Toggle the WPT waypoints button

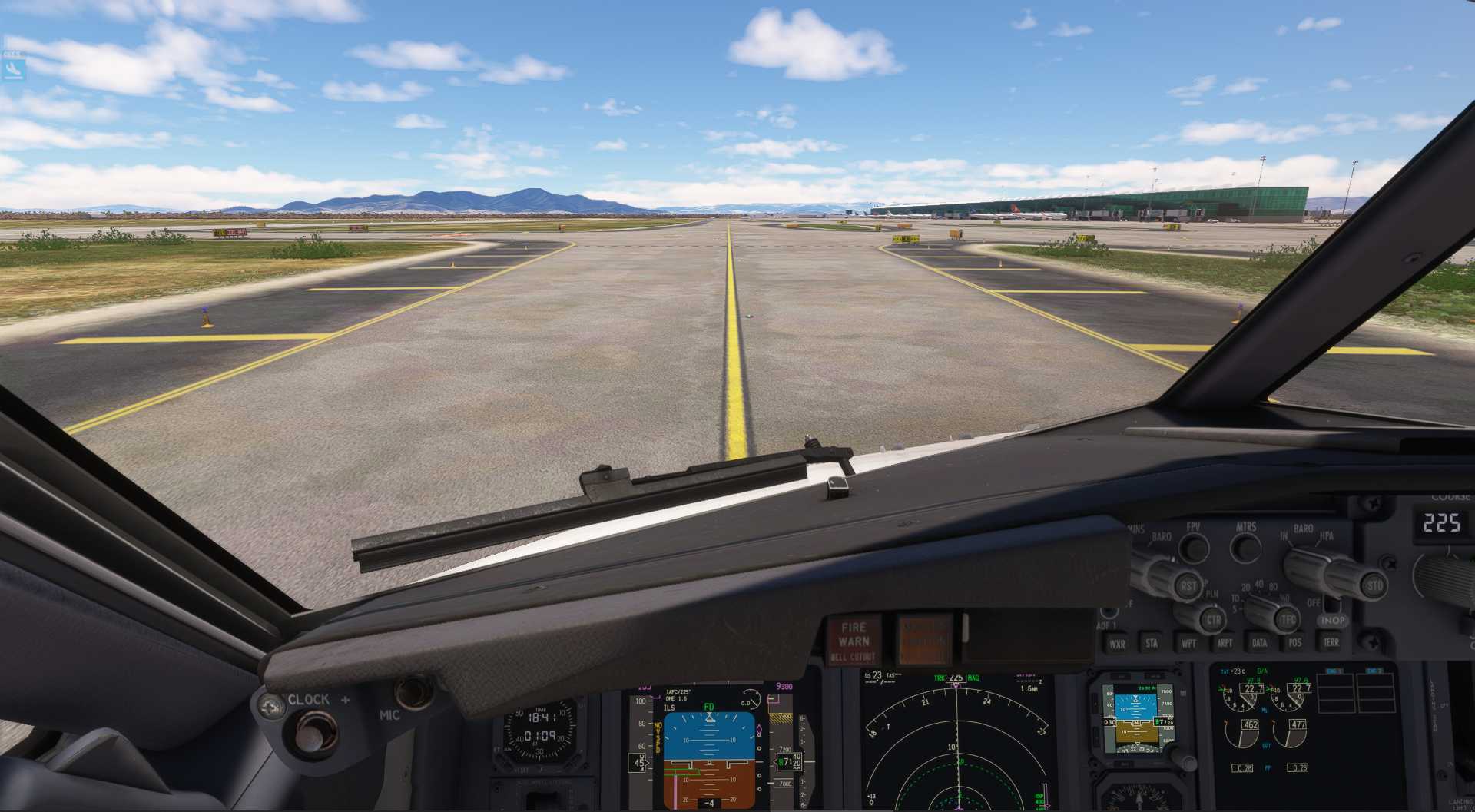[1188, 643]
